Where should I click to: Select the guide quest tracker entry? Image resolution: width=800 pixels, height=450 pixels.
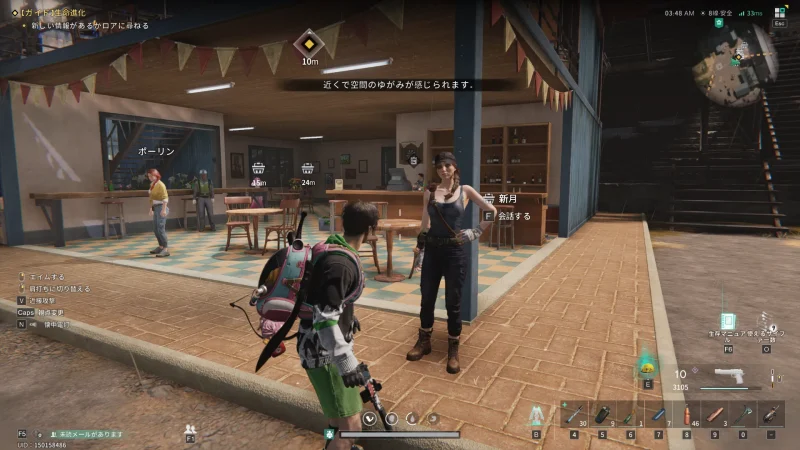[x=60, y=11]
